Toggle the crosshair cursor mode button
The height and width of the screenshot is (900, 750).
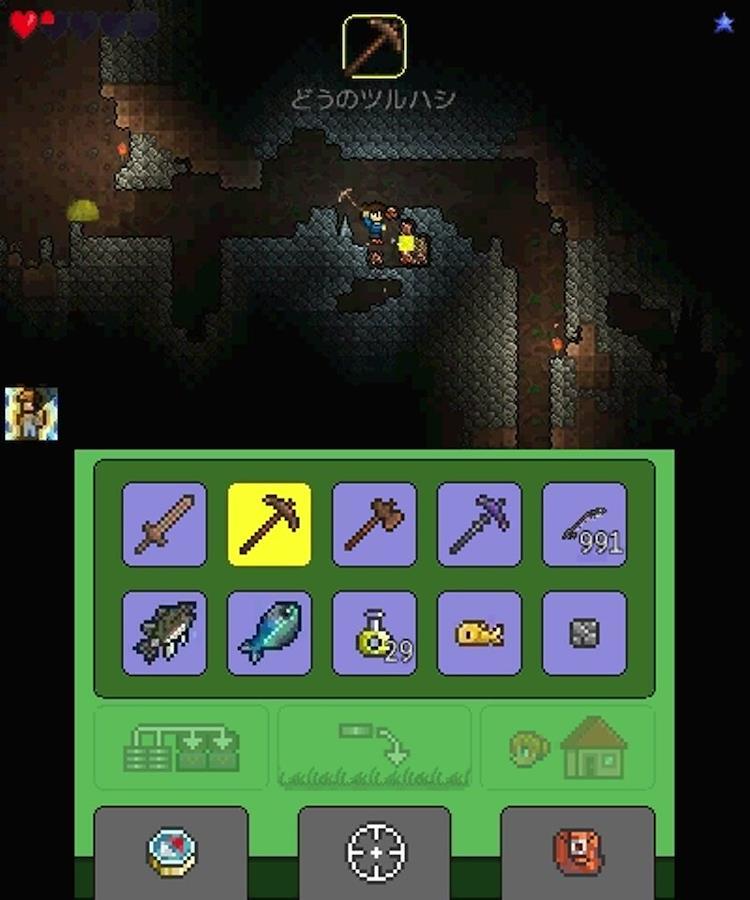375,850
